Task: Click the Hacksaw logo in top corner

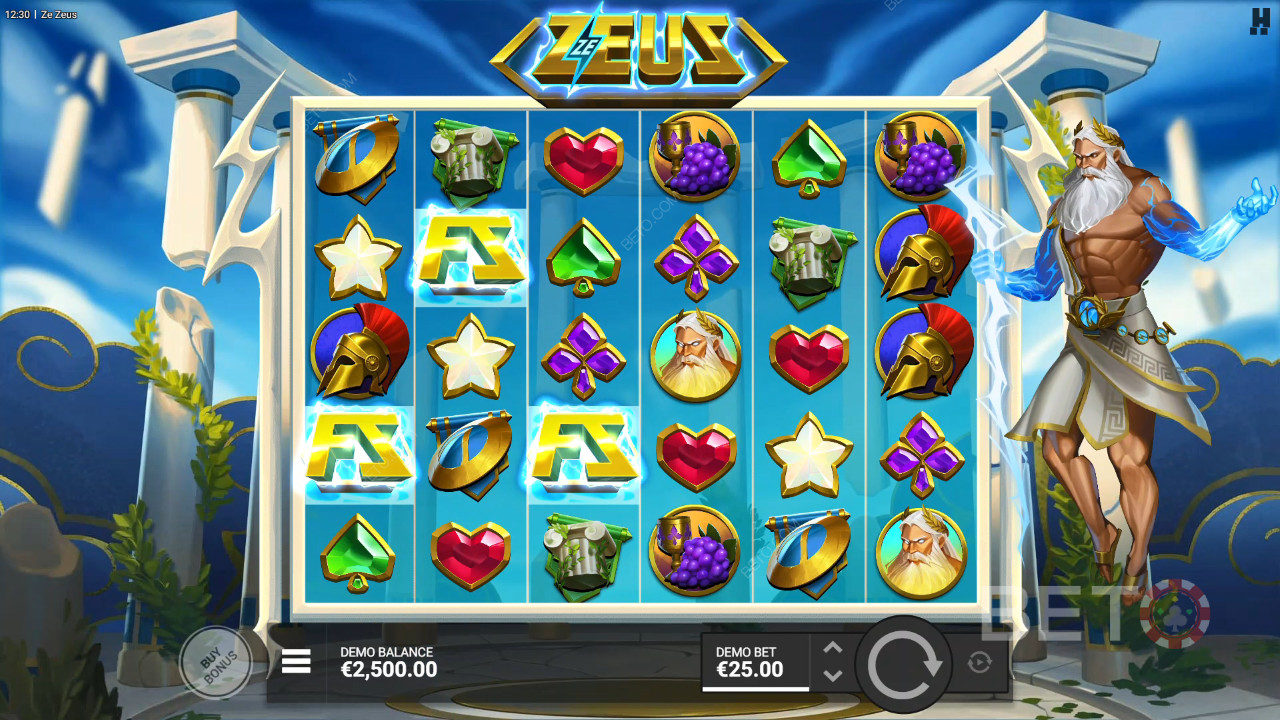Action: click(1259, 21)
